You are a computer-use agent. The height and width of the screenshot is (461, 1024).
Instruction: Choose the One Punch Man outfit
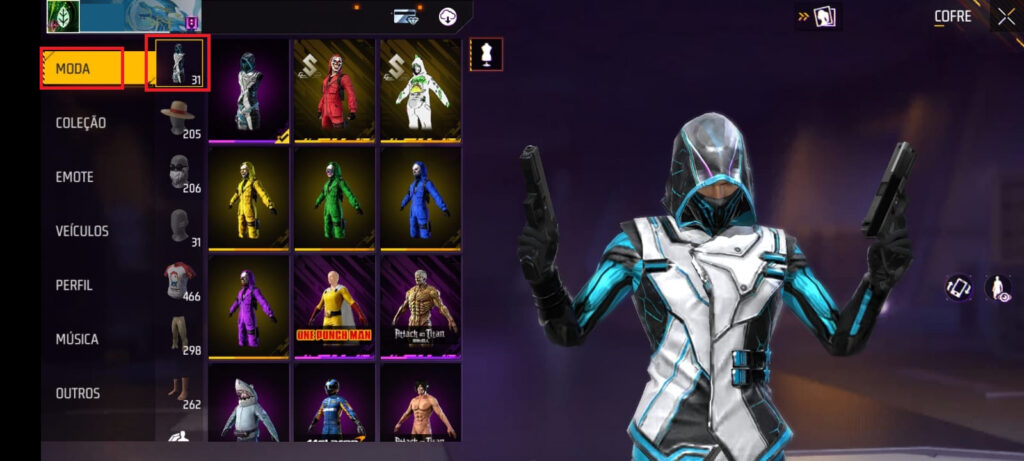[x=335, y=306]
